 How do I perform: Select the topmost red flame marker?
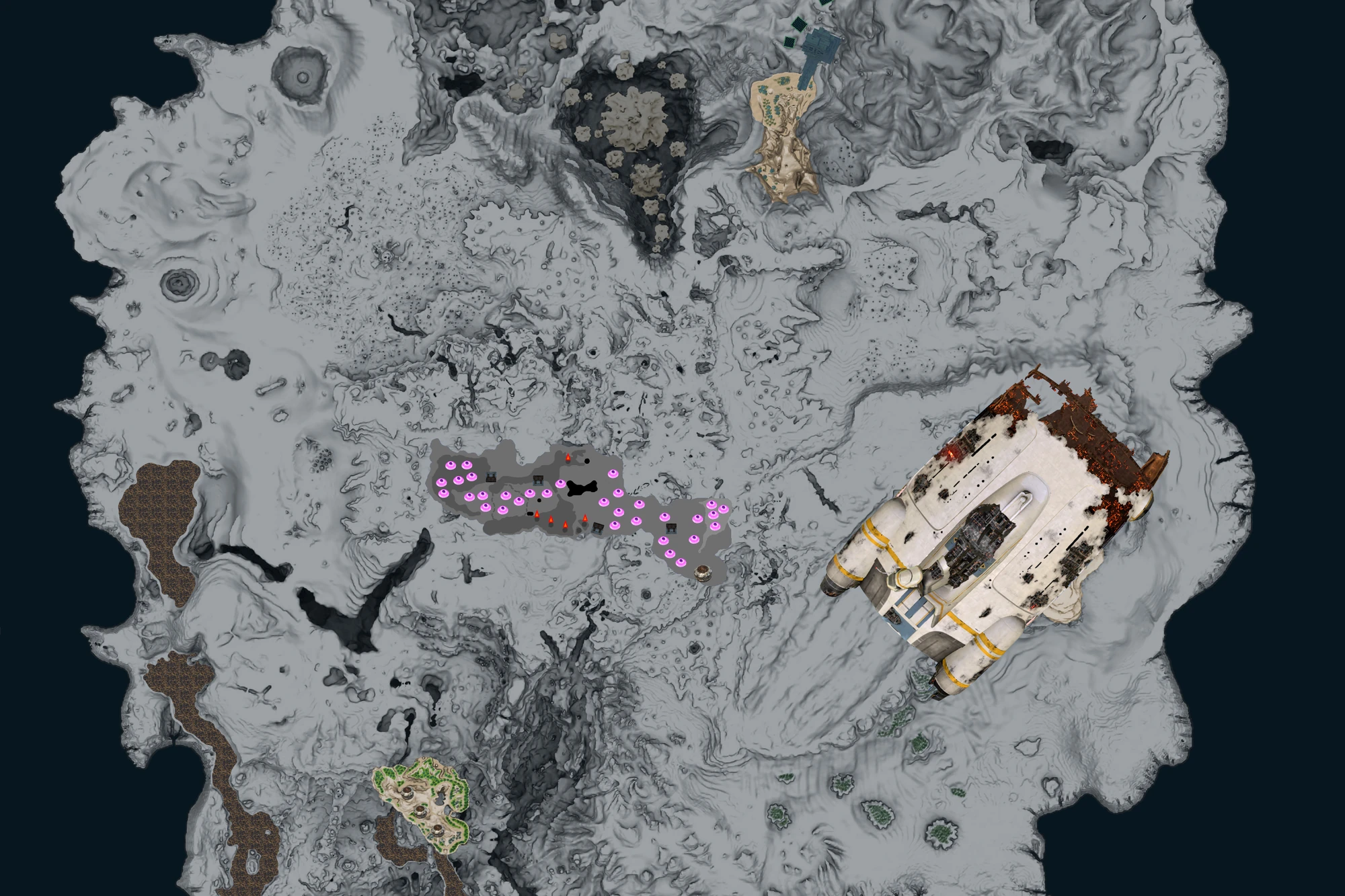pos(568,457)
